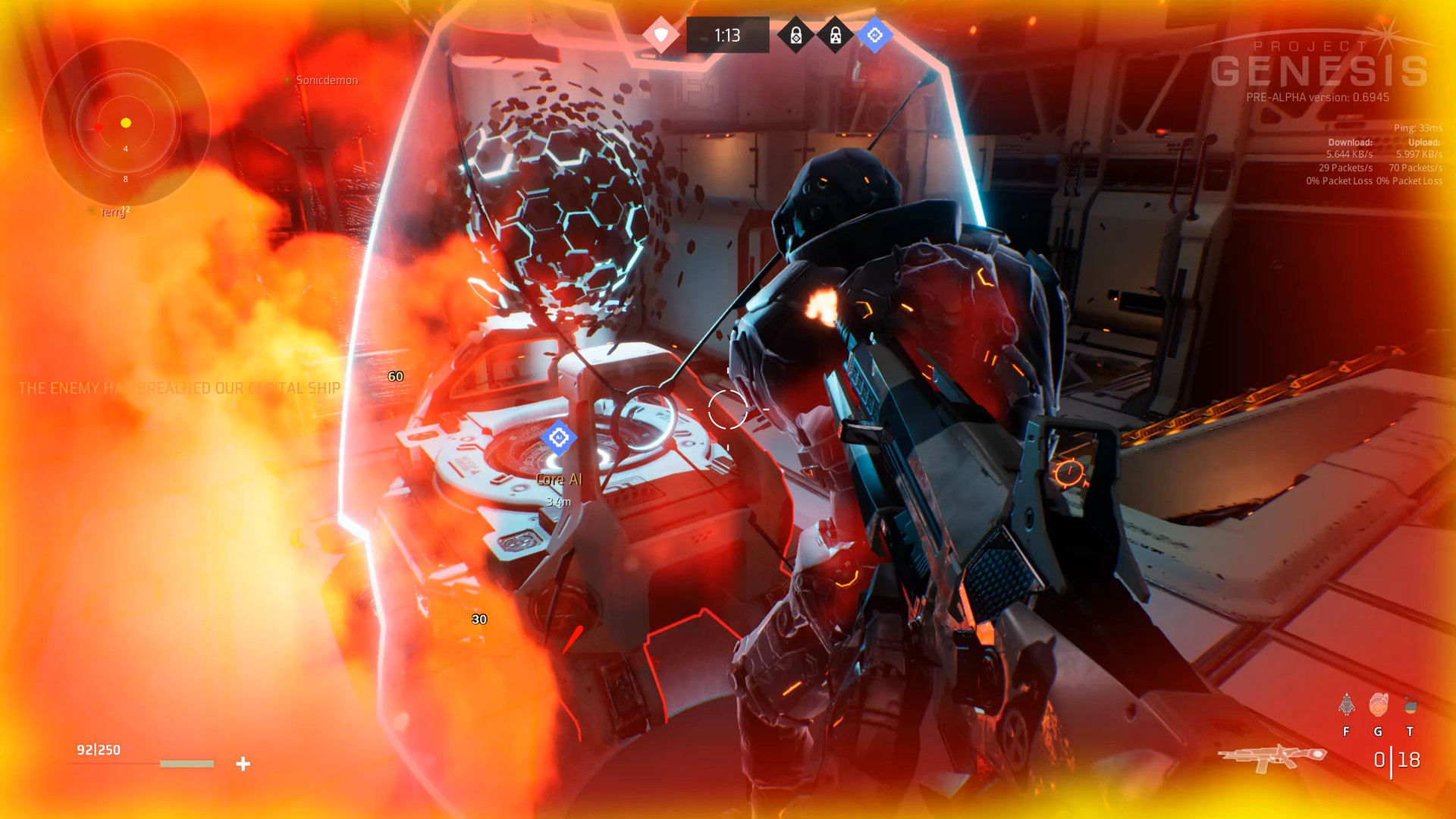
Task: Click the Core AI waypoint marker
Action: coord(559,438)
